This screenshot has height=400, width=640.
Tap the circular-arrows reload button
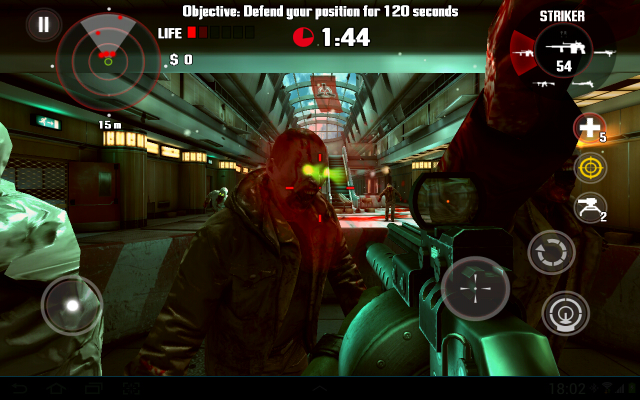(551, 252)
